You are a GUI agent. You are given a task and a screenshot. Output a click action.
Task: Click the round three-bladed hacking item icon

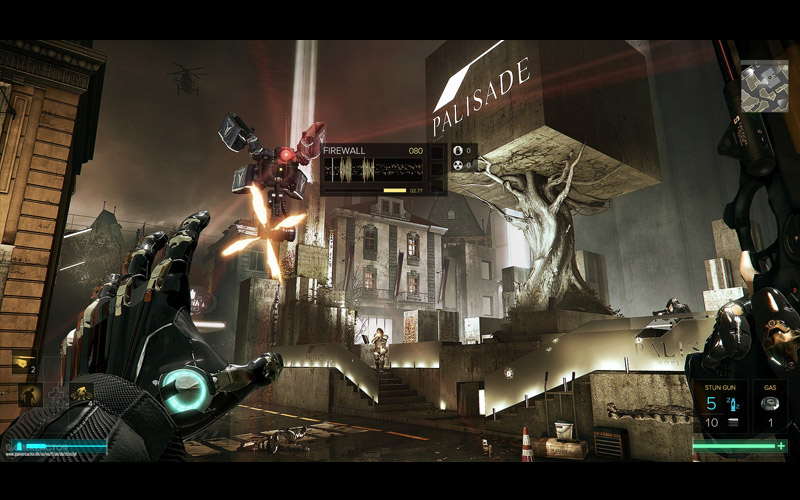click(458, 165)
